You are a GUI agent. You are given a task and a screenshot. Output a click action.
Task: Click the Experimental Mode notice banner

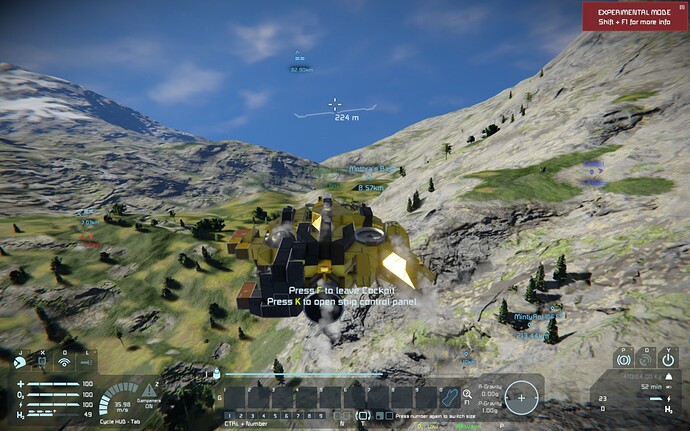click(635, 16)
